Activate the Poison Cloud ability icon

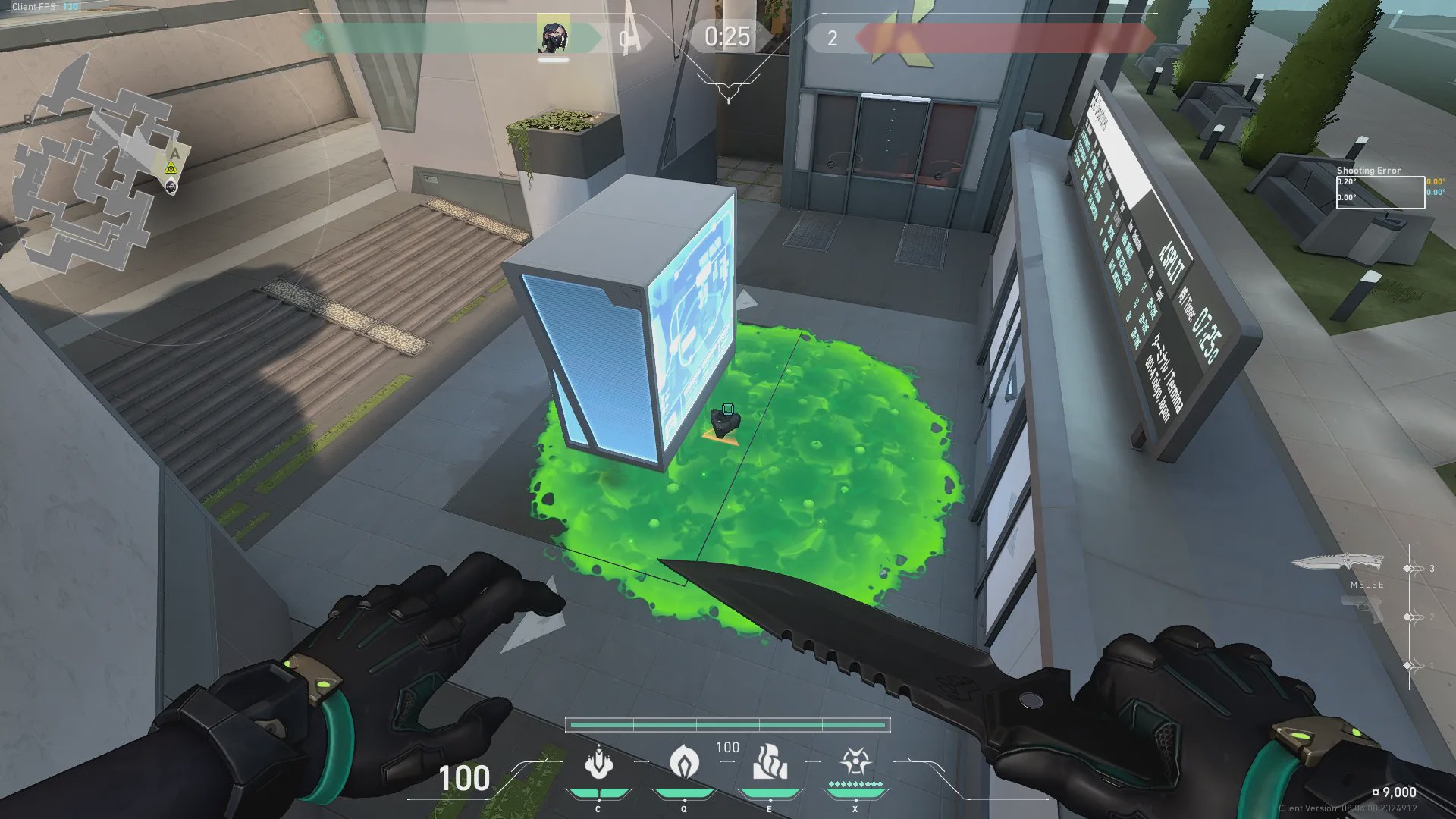(x=684, y=762)
